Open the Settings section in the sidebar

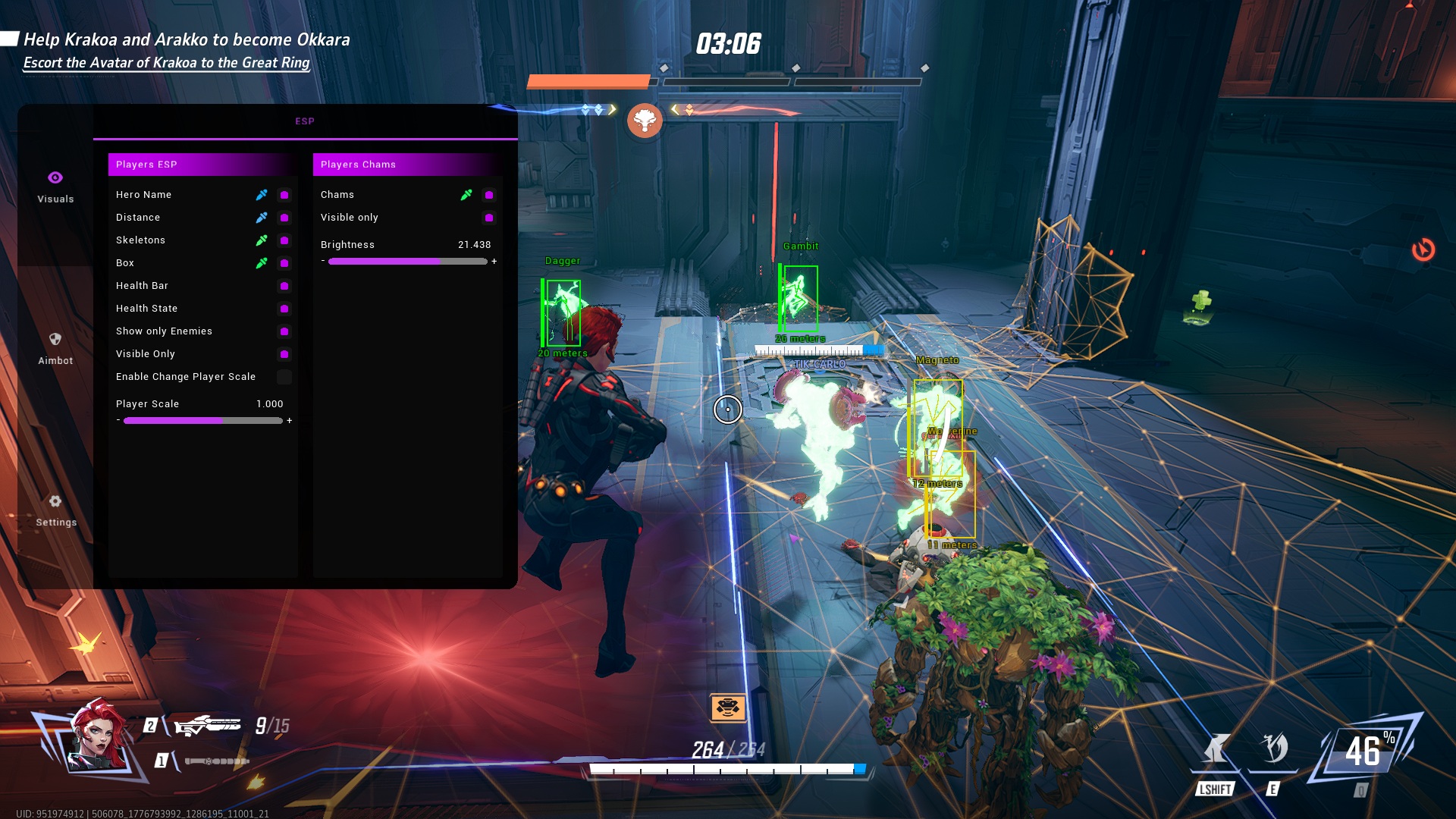tap(55, 510)
